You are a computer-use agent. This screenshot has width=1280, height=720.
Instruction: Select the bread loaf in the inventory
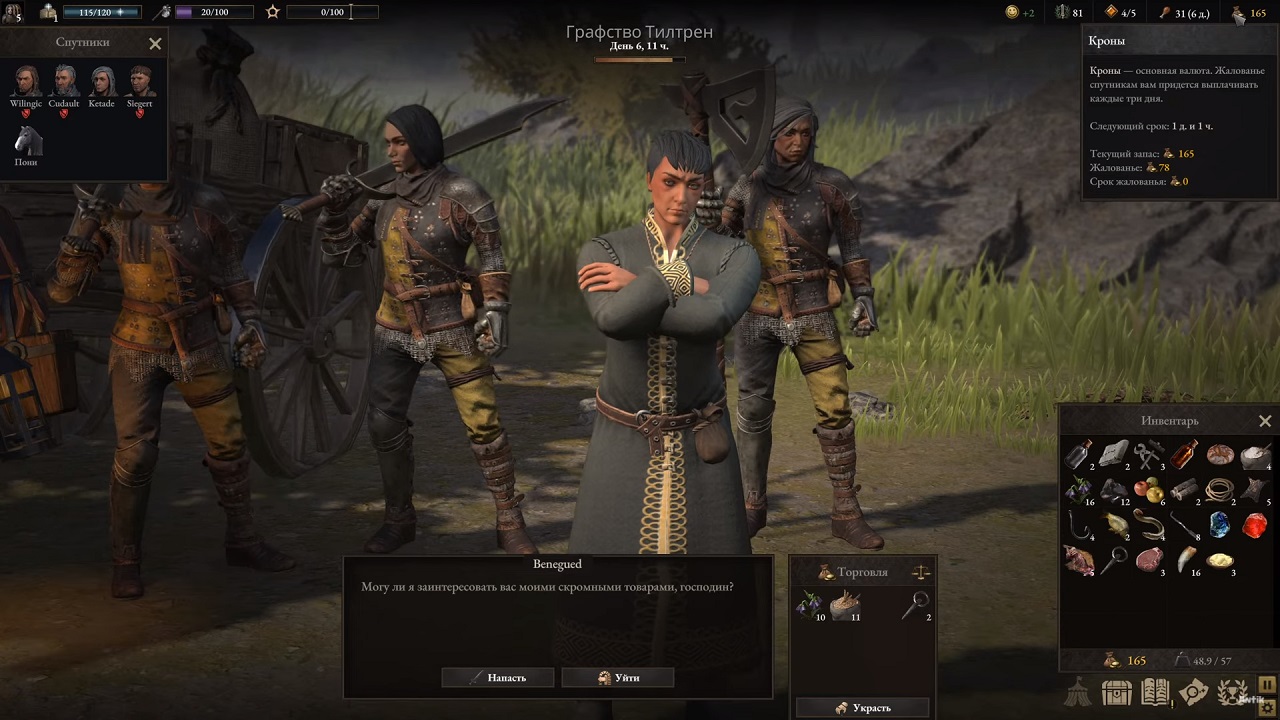[1219, 456]
